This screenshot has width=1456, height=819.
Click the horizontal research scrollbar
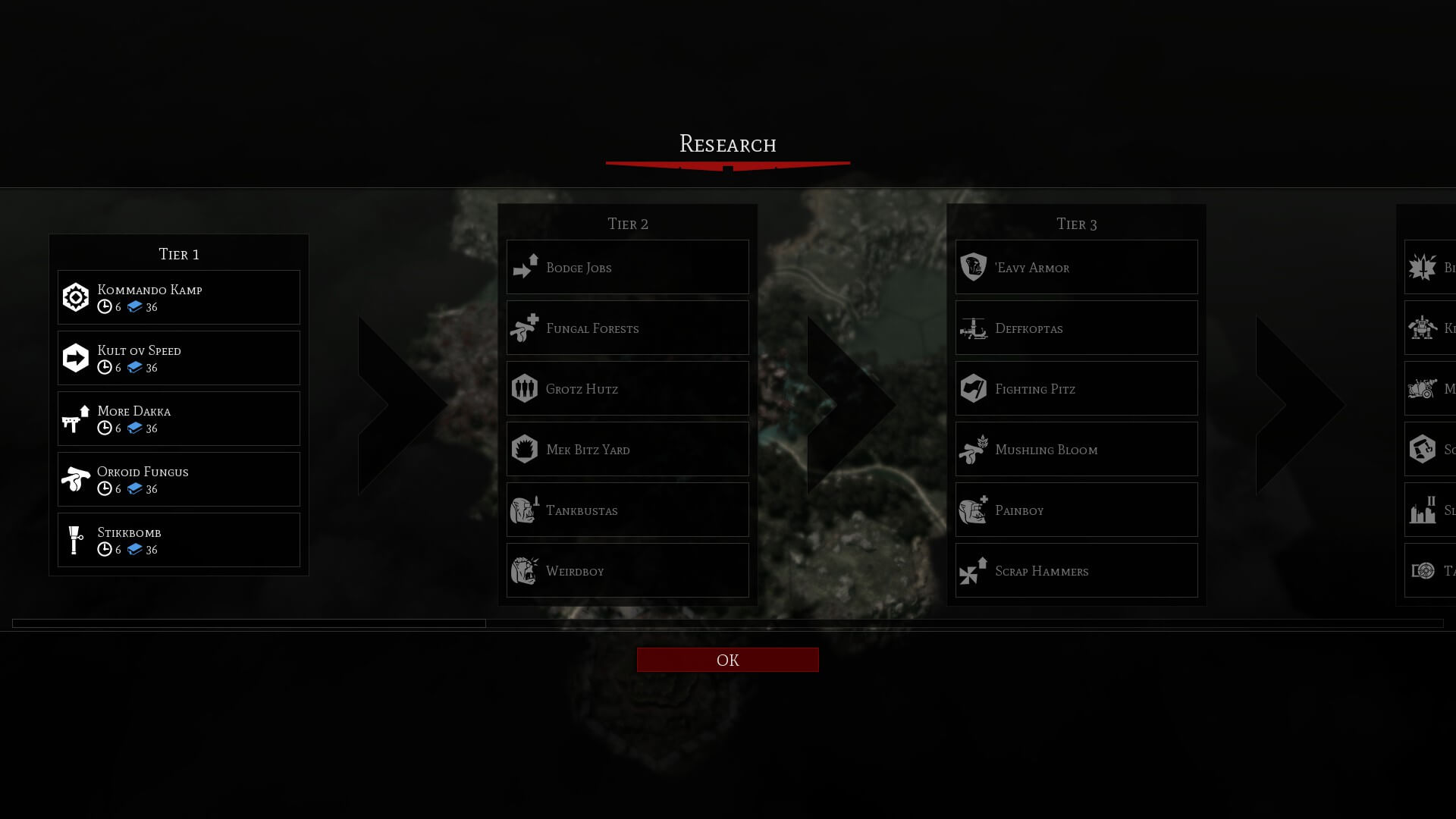(x=249, y=623)
